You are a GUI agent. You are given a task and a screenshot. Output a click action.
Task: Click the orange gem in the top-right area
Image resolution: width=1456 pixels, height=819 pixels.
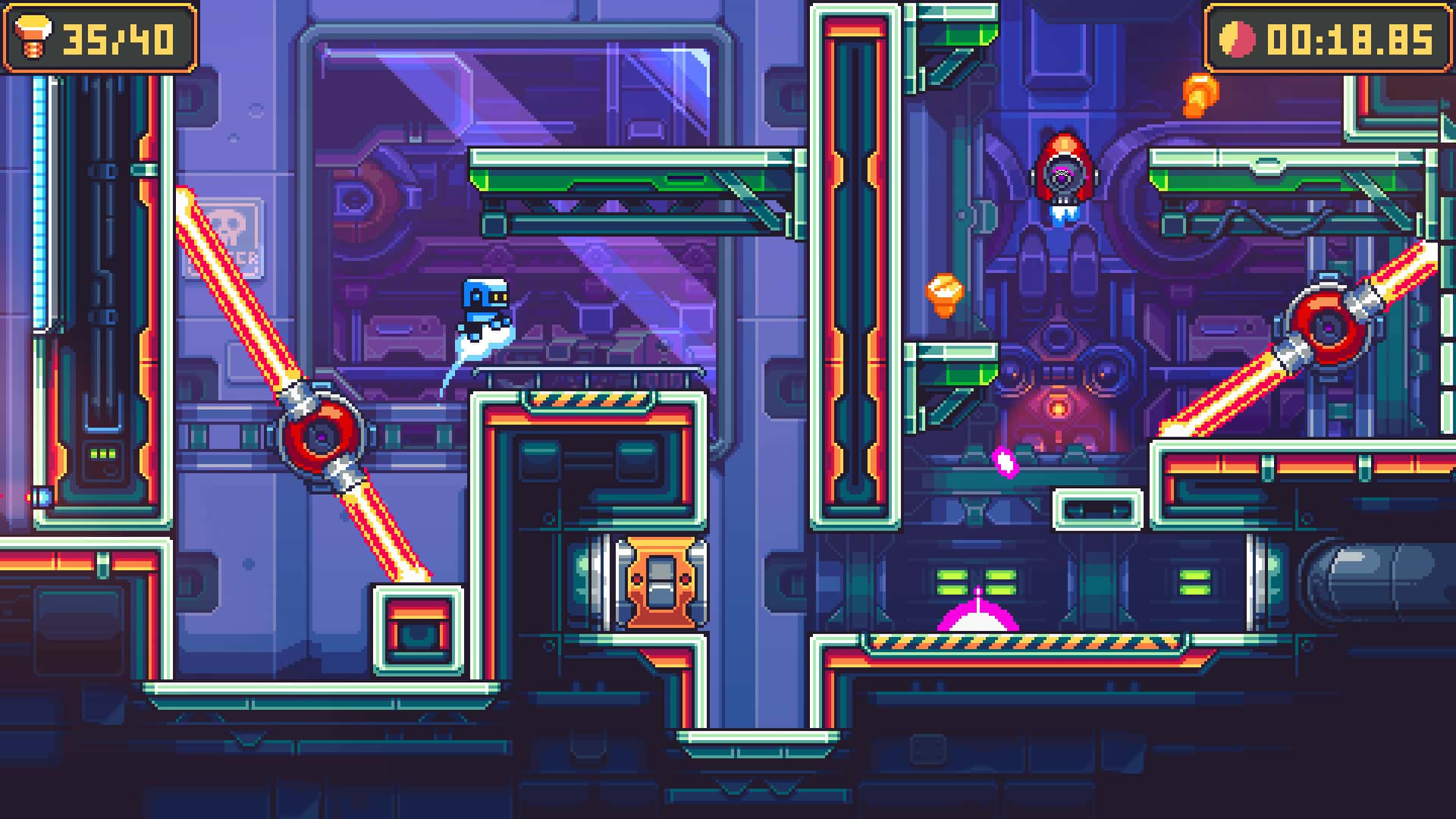pyautogui.click(x=1200, y=95)
